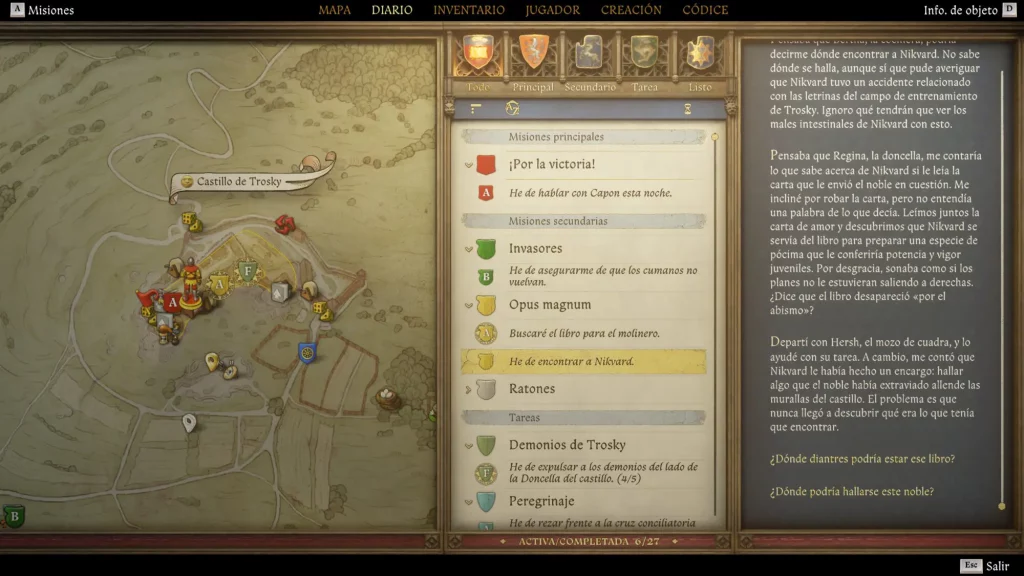Select the Invasores quest
Viewport: 1024px width, 576px height.
tap(535, 248)
